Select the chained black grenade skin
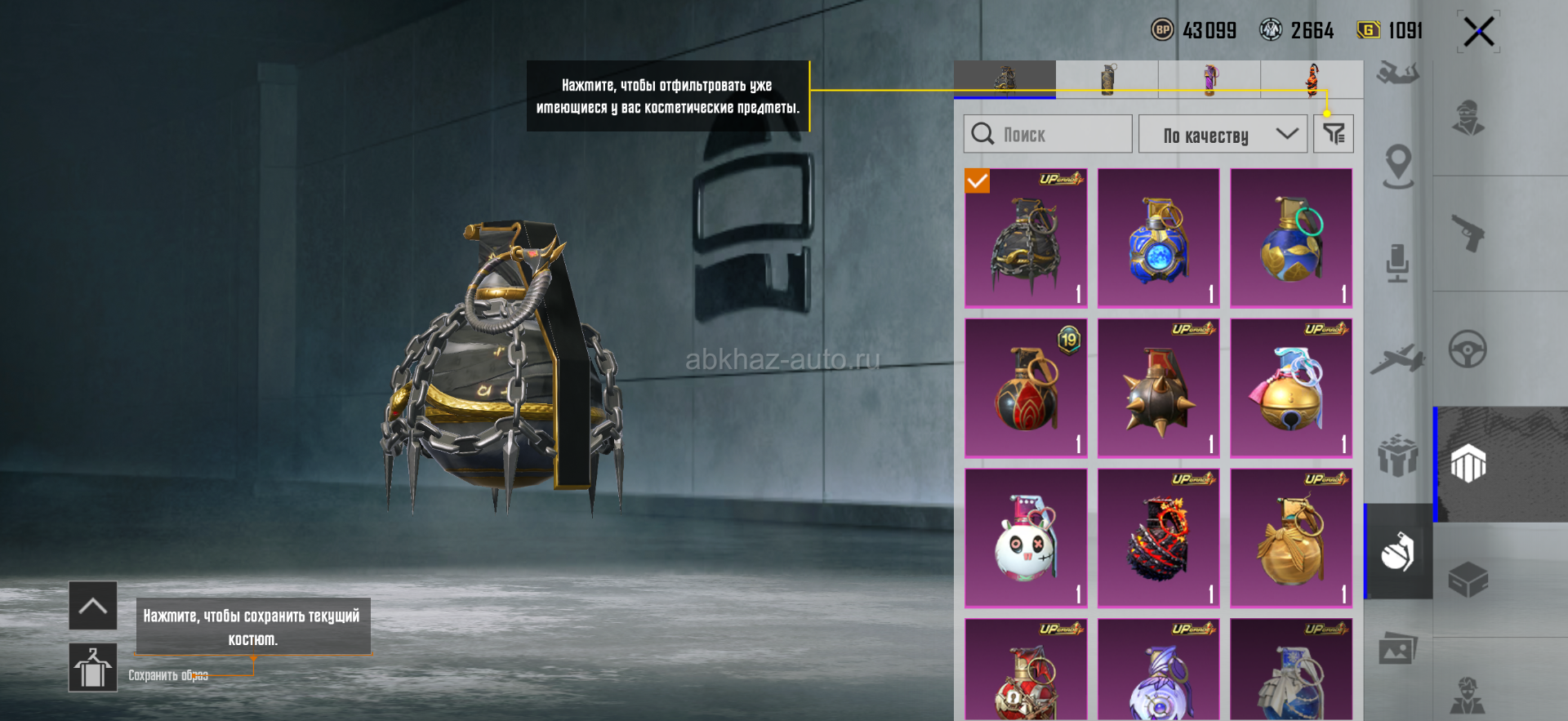The width and height of the screenshot is (1568, 721). [1026, 238]
